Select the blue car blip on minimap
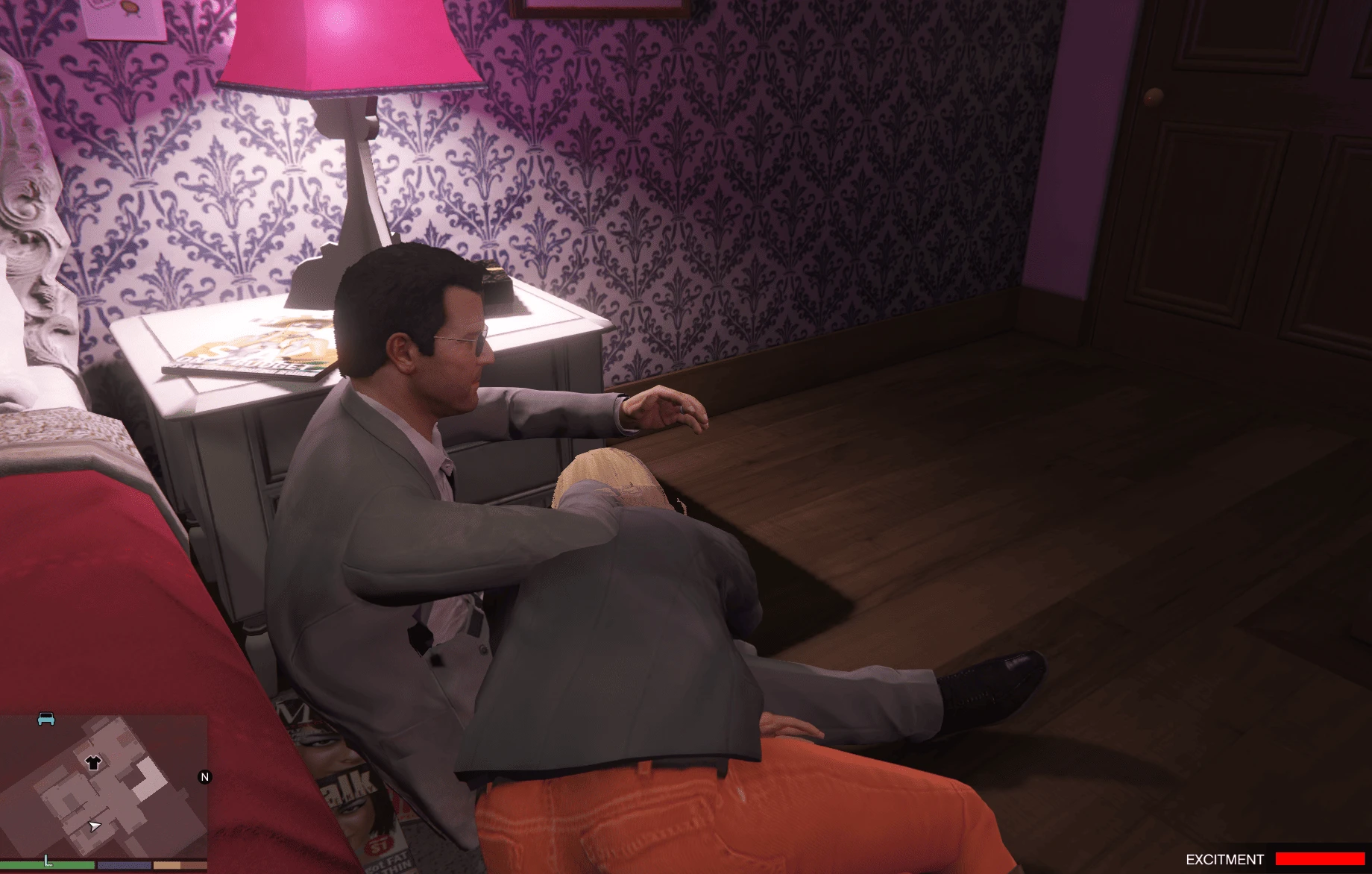Viewport: 1372px width, 874px height. (x=45, y=720)
